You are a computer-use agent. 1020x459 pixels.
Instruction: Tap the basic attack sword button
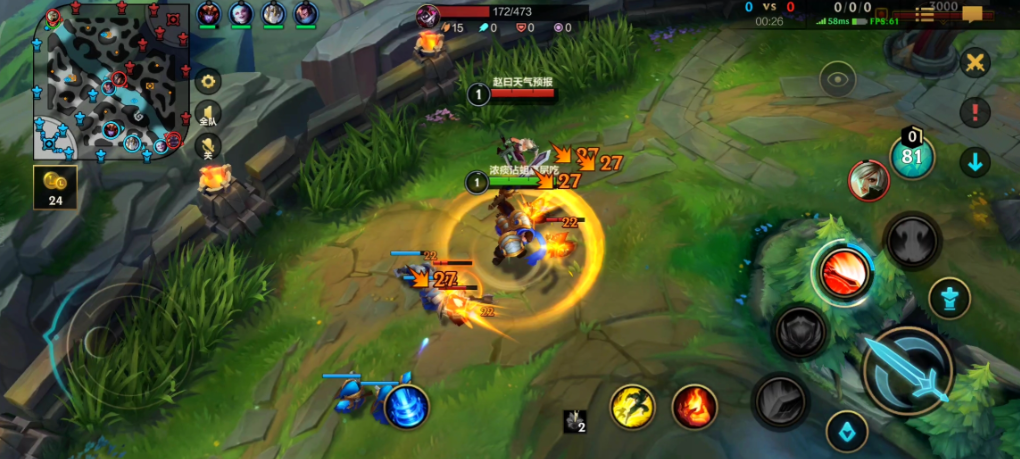coord(907,371)
